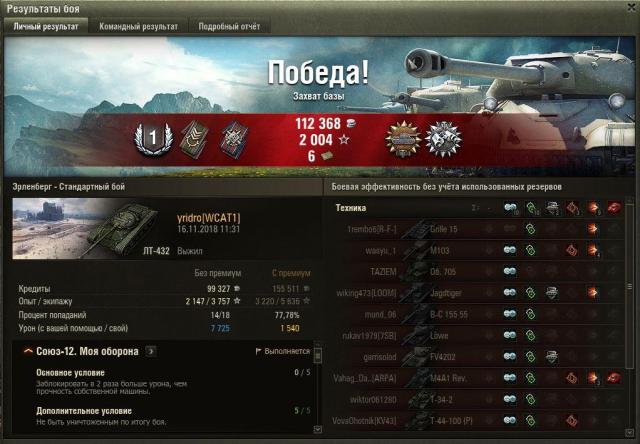Open the arrow button beside Моя оборона
Image resolution: width=640 pixels, height=444 pixels.
coord(151,351)
